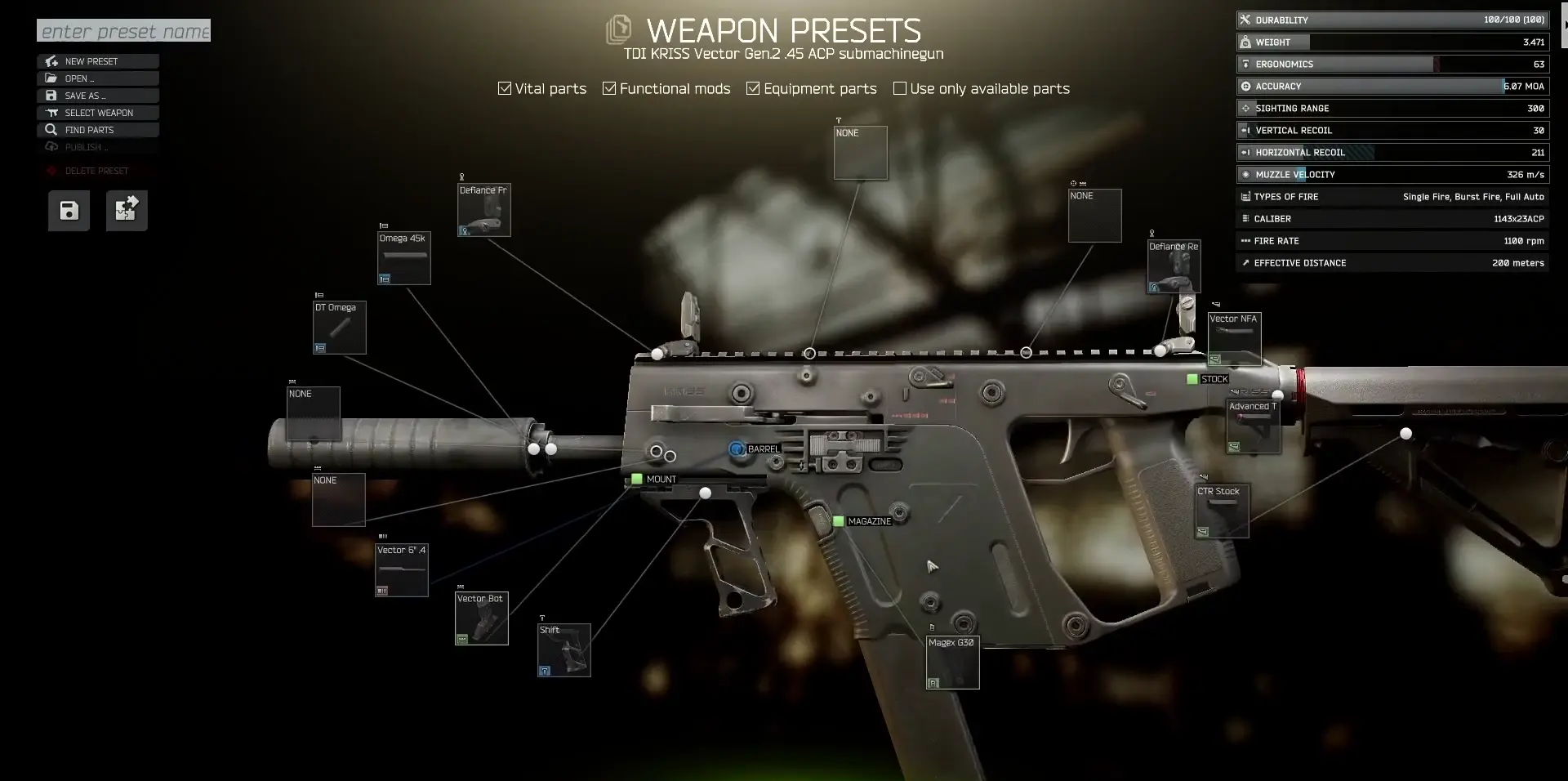Open the Vector 6" barrel slot
This screenshot has width=1568, height=781.
(402, 570)
